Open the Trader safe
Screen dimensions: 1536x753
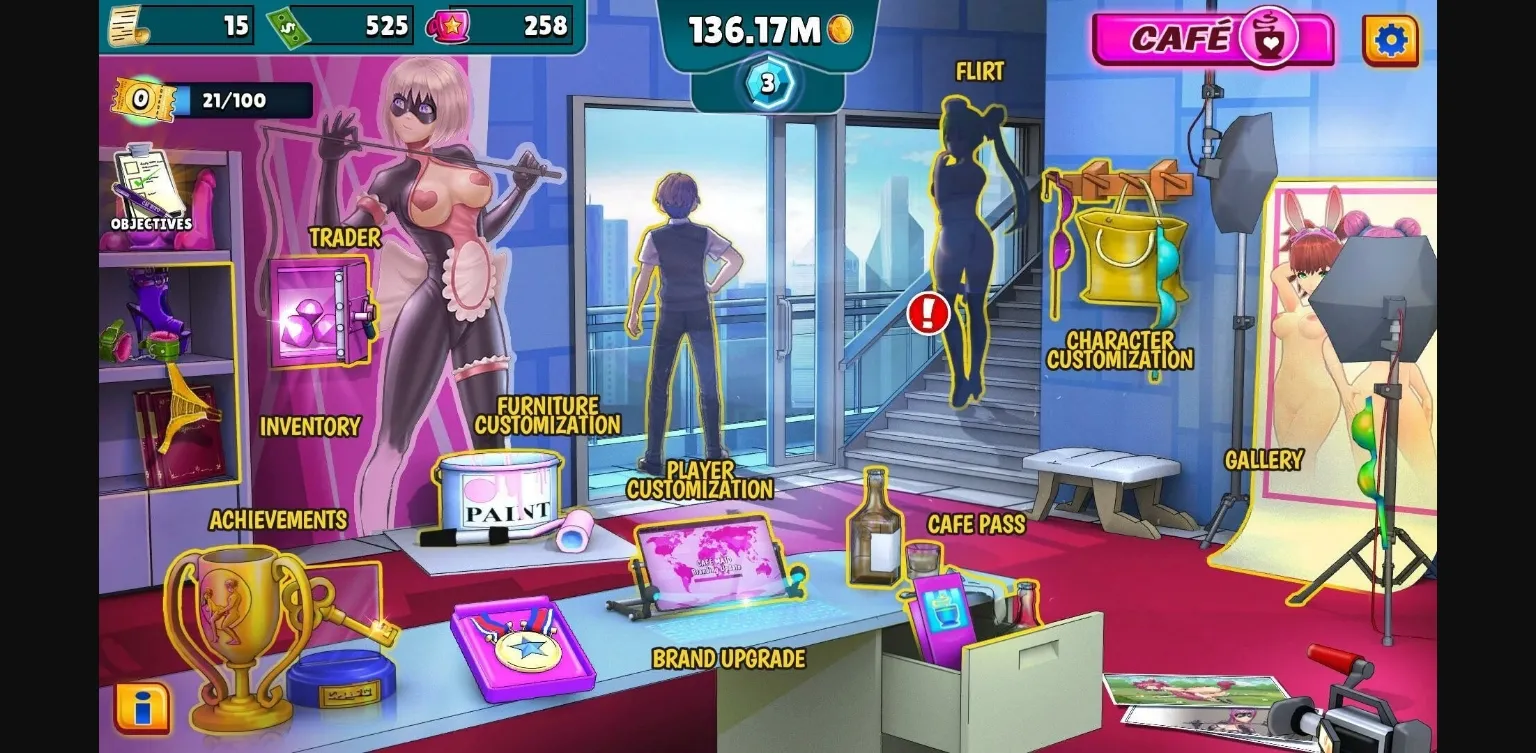[320, 310]
